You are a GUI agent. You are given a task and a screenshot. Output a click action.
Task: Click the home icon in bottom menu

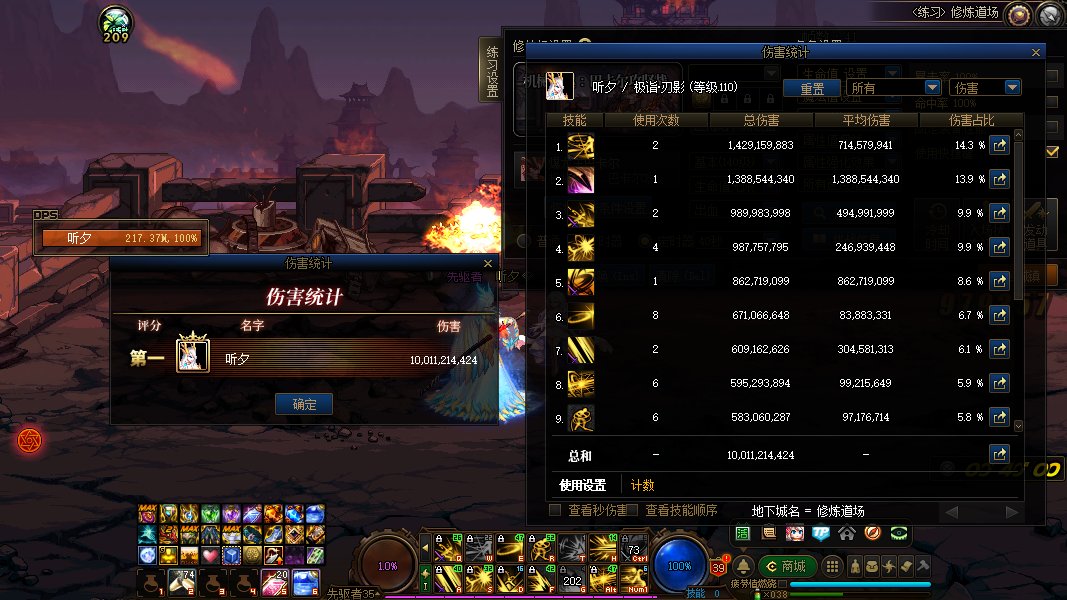tap(846, 533)
